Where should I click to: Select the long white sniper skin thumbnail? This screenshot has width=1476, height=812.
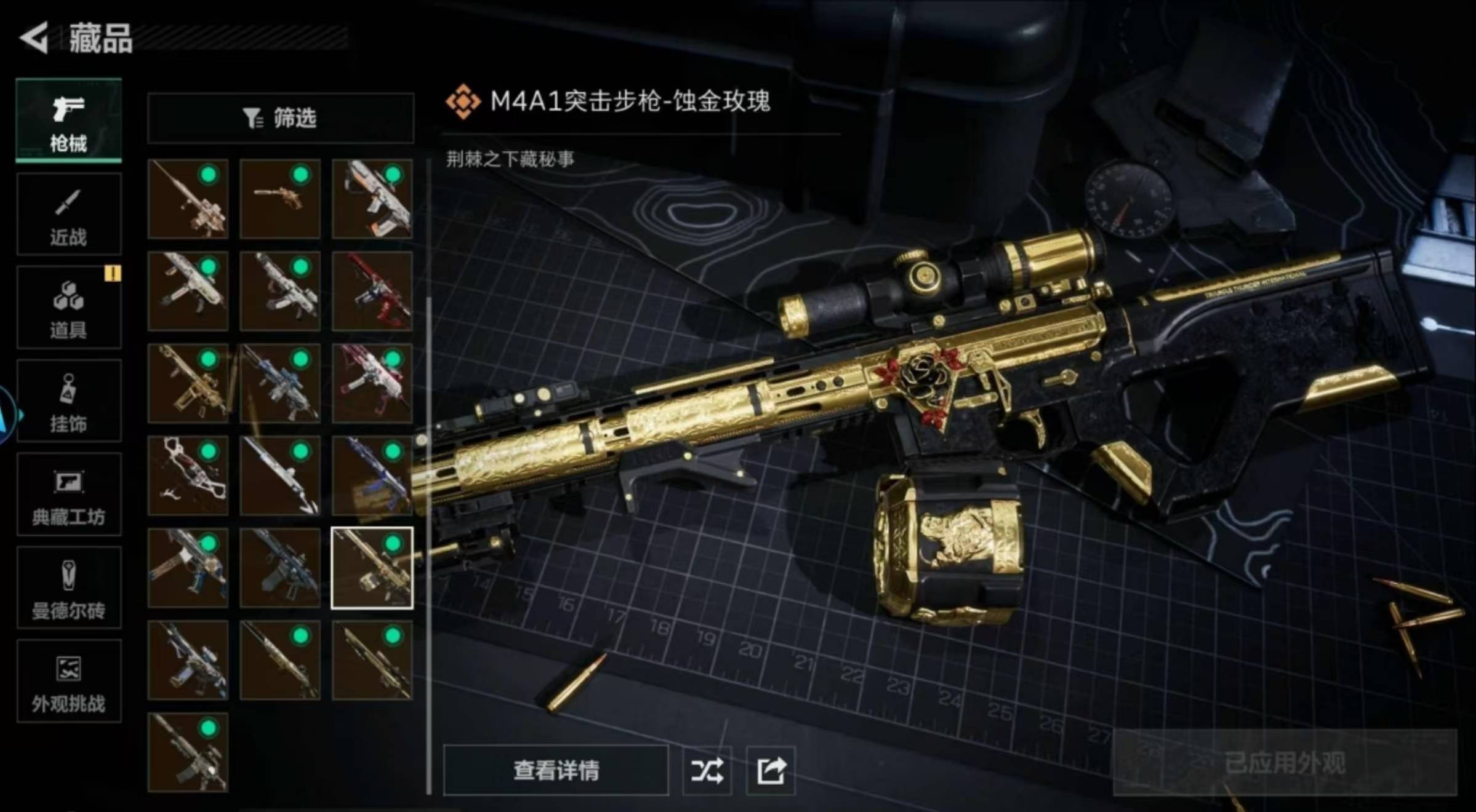(x=280, y=476)
